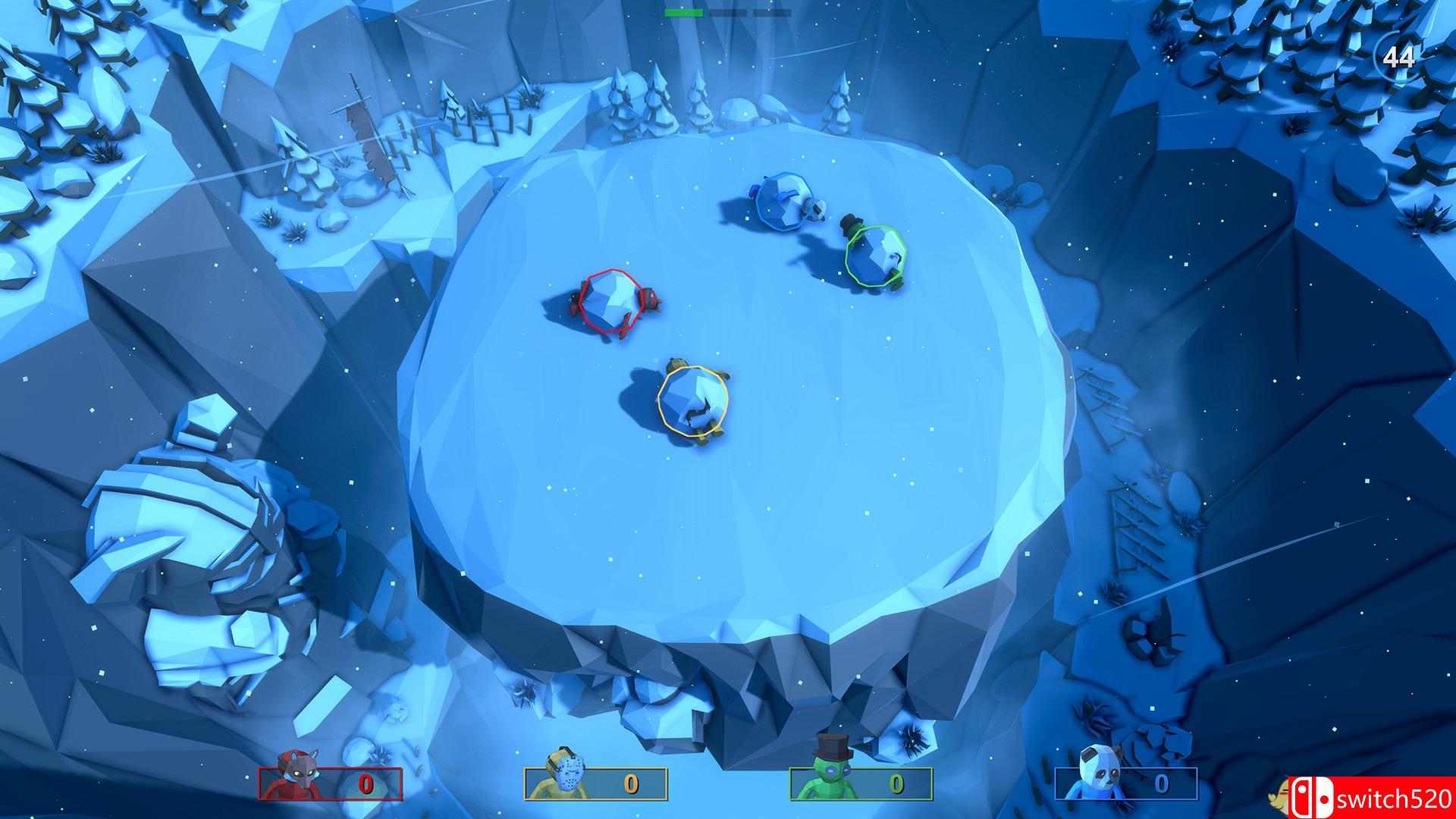Select the yellow hockey mask player panel
Screen dimensions: 1456x819
click(x=595, y=783)
